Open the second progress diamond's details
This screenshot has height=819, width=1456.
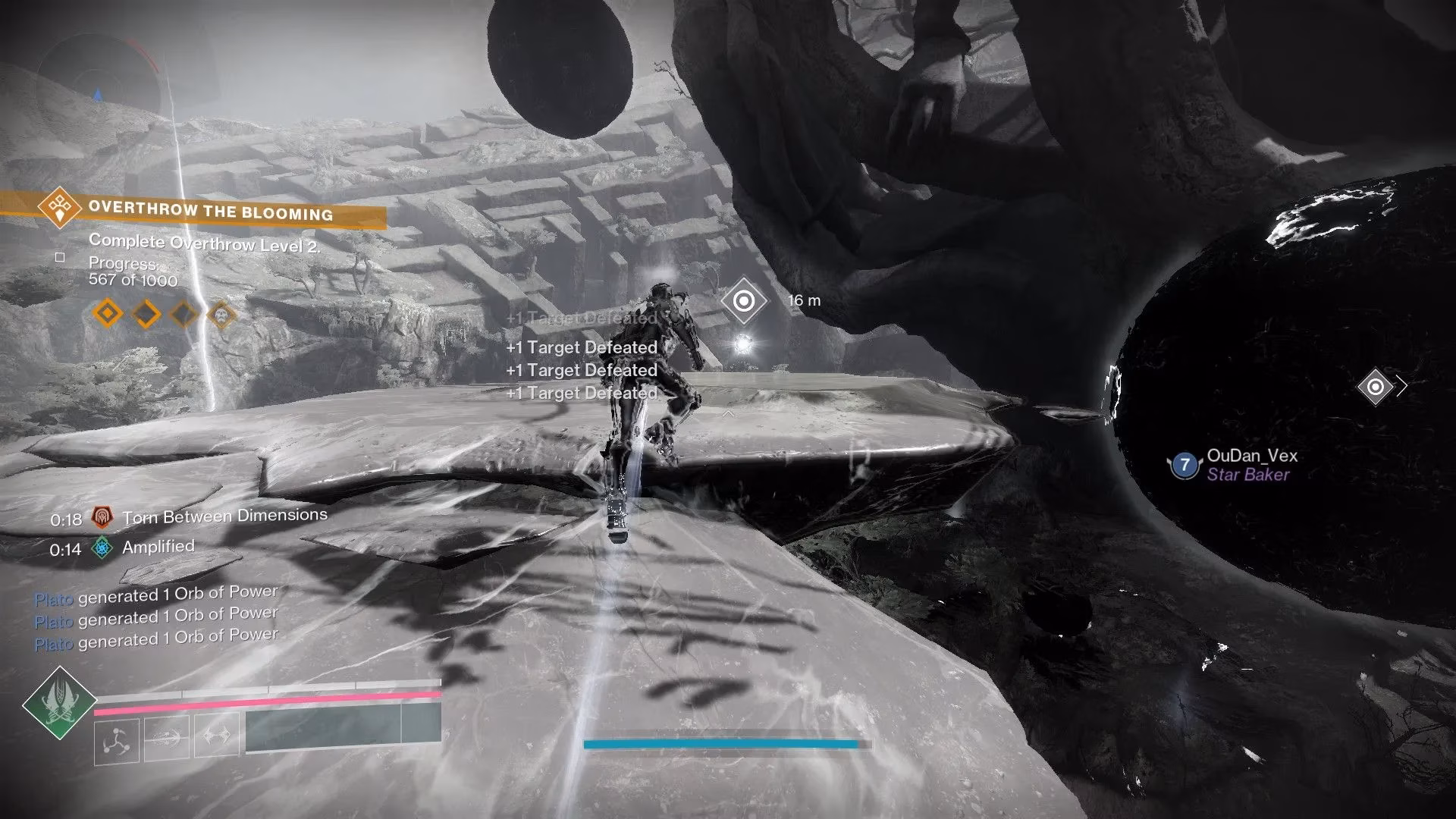click(x=146, y=314)
